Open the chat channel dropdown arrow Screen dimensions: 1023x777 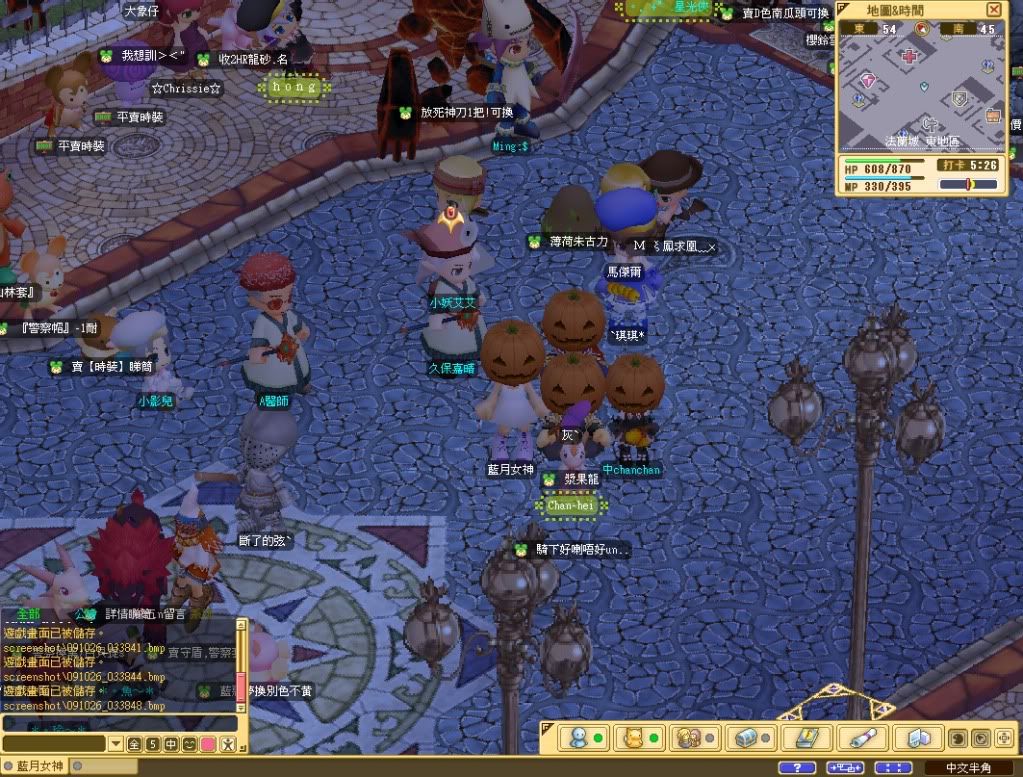117,744
